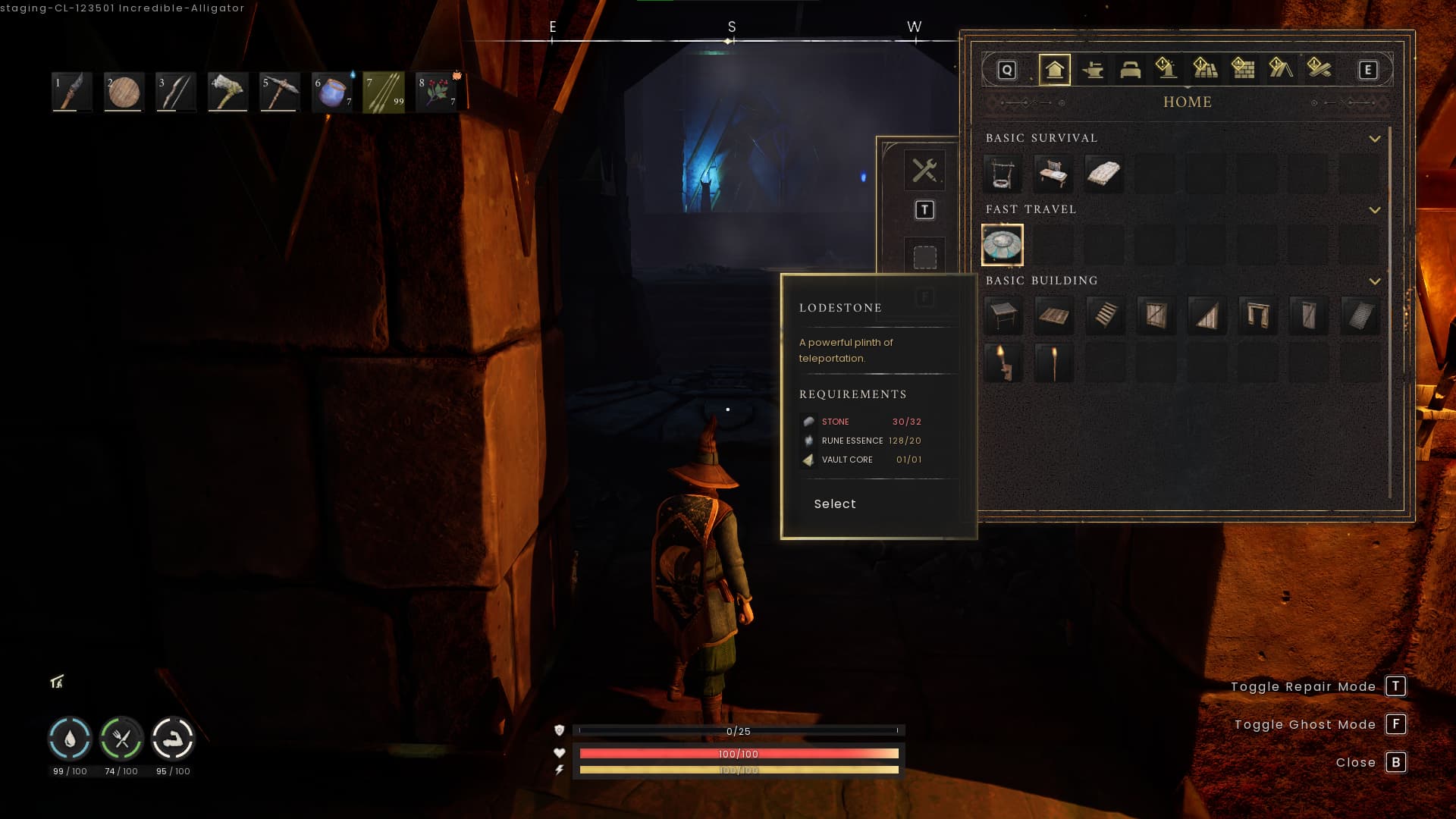Collapse the Basic Survival section
Viewport: 1456px width, 819px height.
pos(1374,139)
